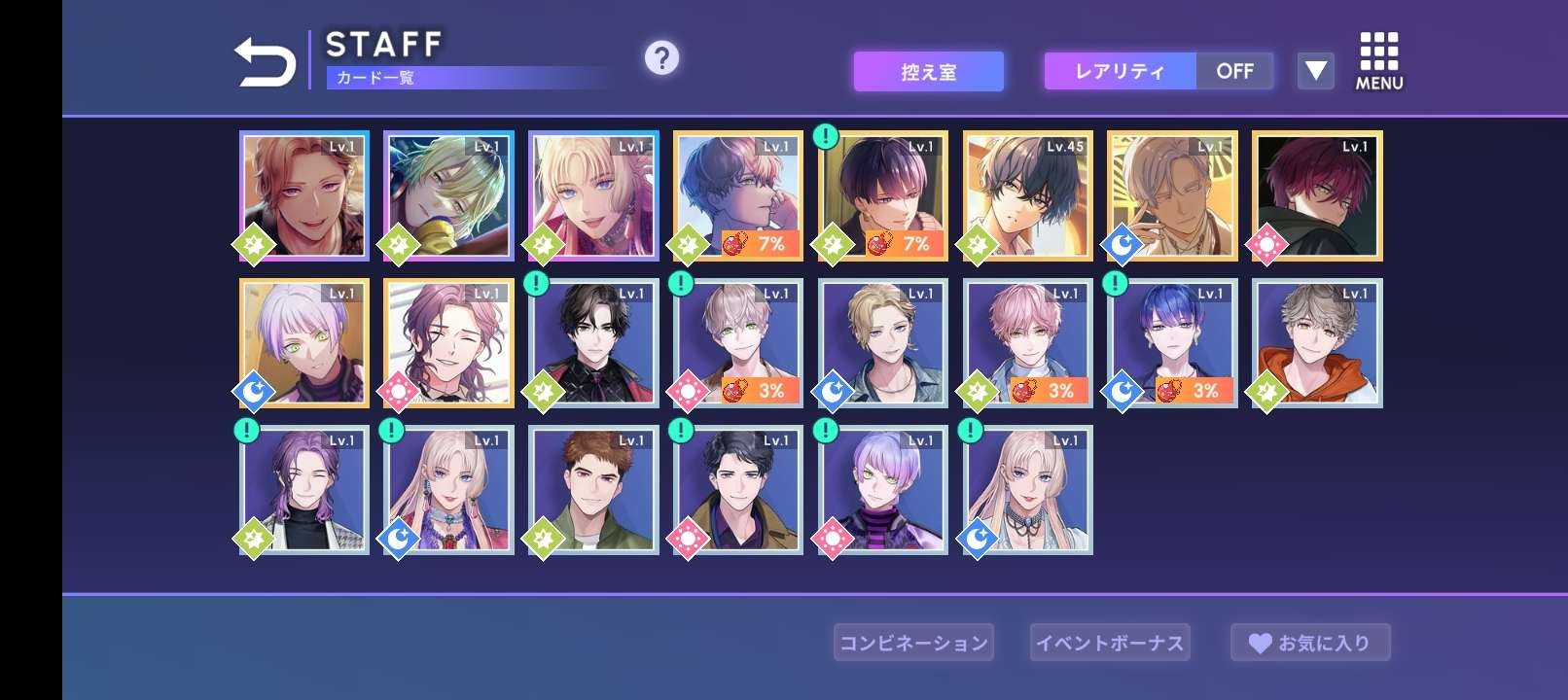Open the question mark help button
The image size is (1568, 700).
click(x=661, y=58)
